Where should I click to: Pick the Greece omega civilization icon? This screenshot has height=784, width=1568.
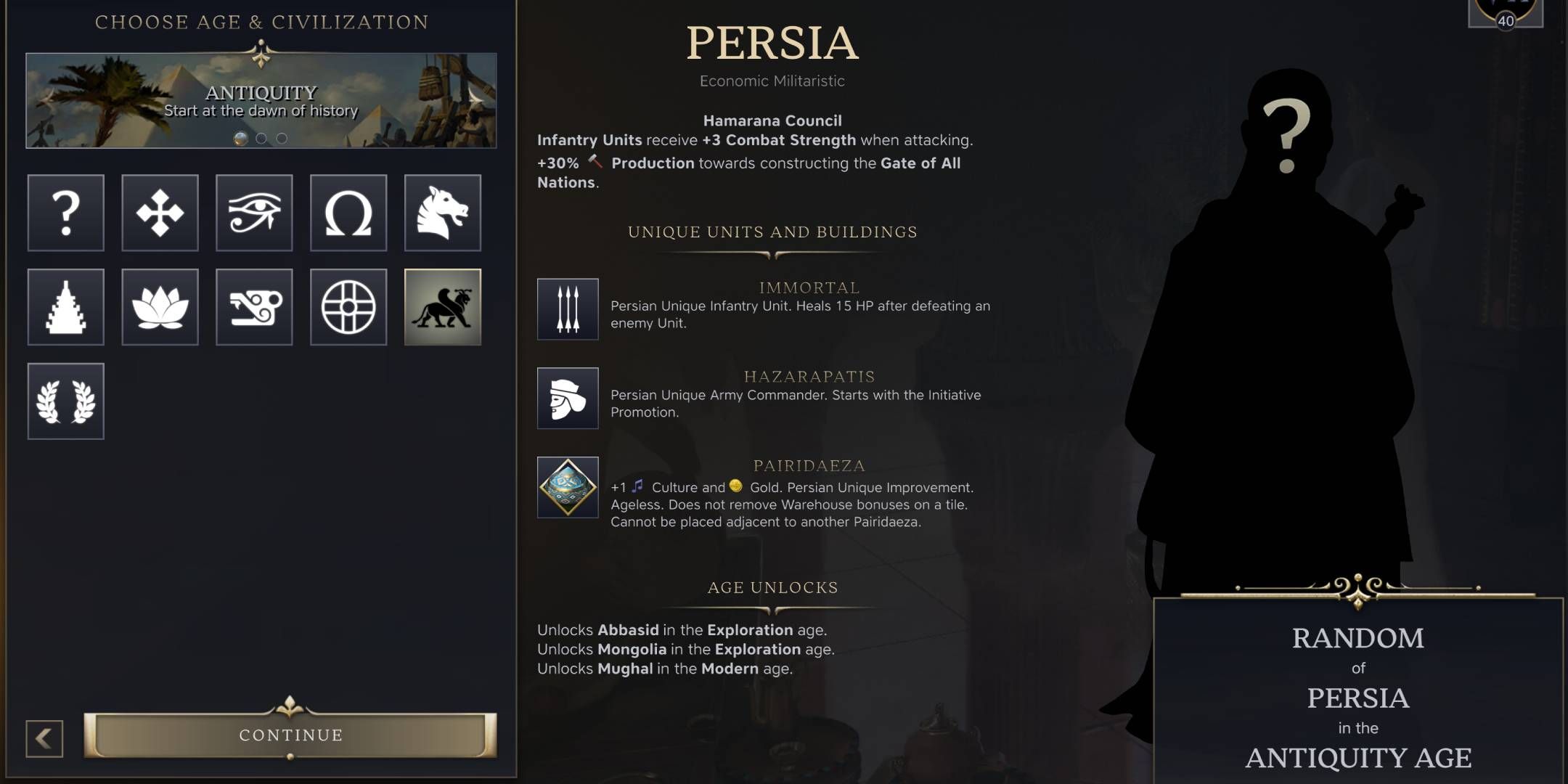point(348,213)
